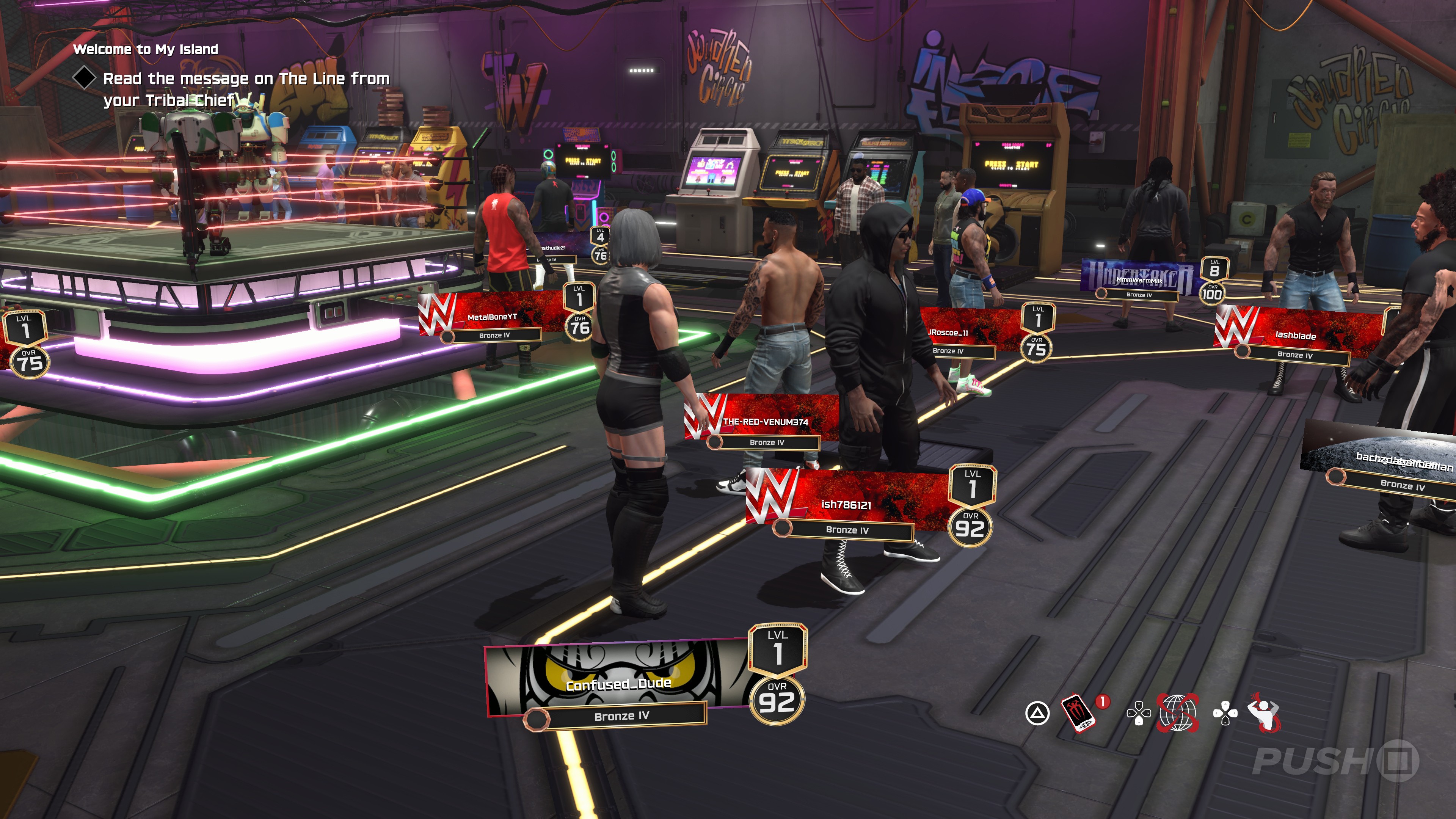Select the Tribal Chief message objective tracker
Screen dimensions: 1456x819
[x=245, y=89]
